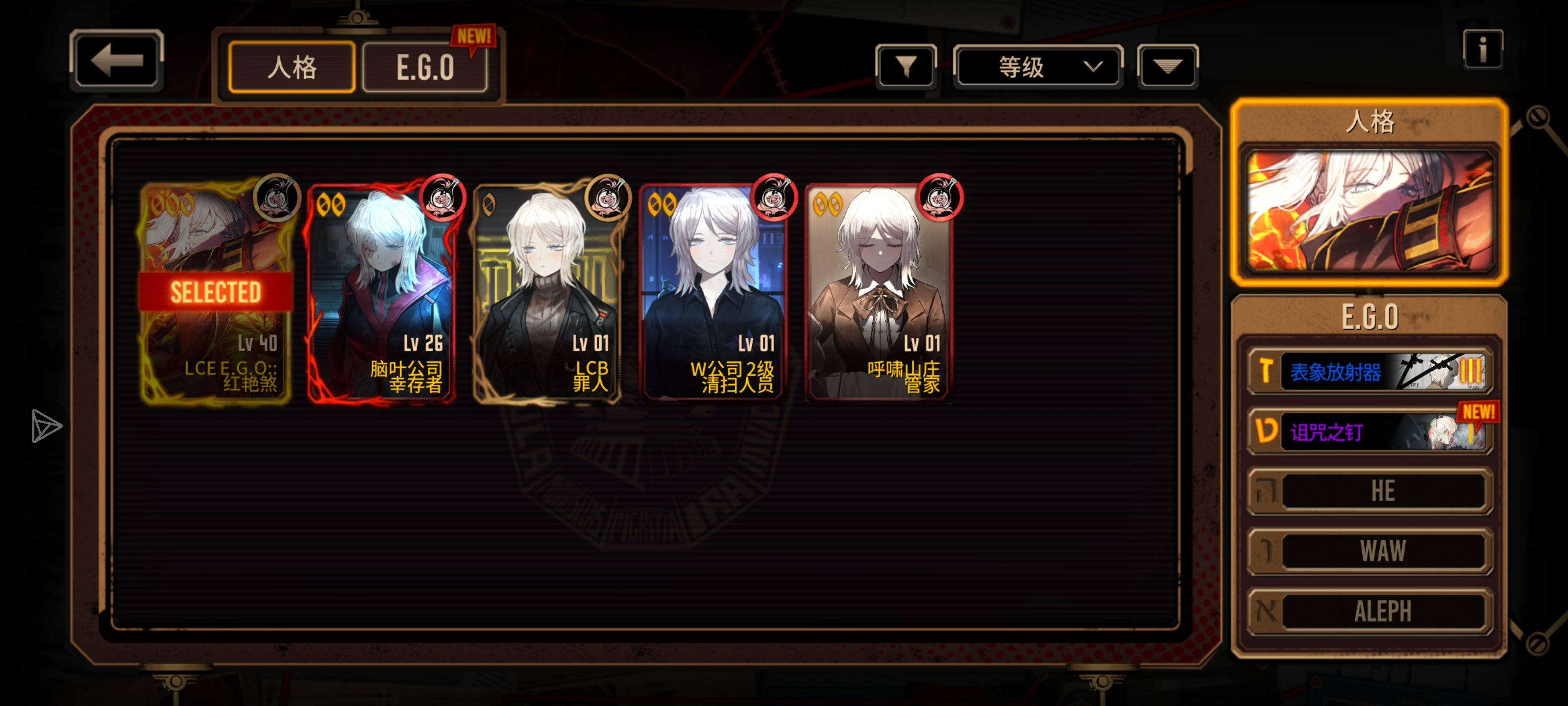Choose the 呼啸山庄管家 identity card
The height and width of the screenshot is (706, 1568).
click(x=879, y=292)
